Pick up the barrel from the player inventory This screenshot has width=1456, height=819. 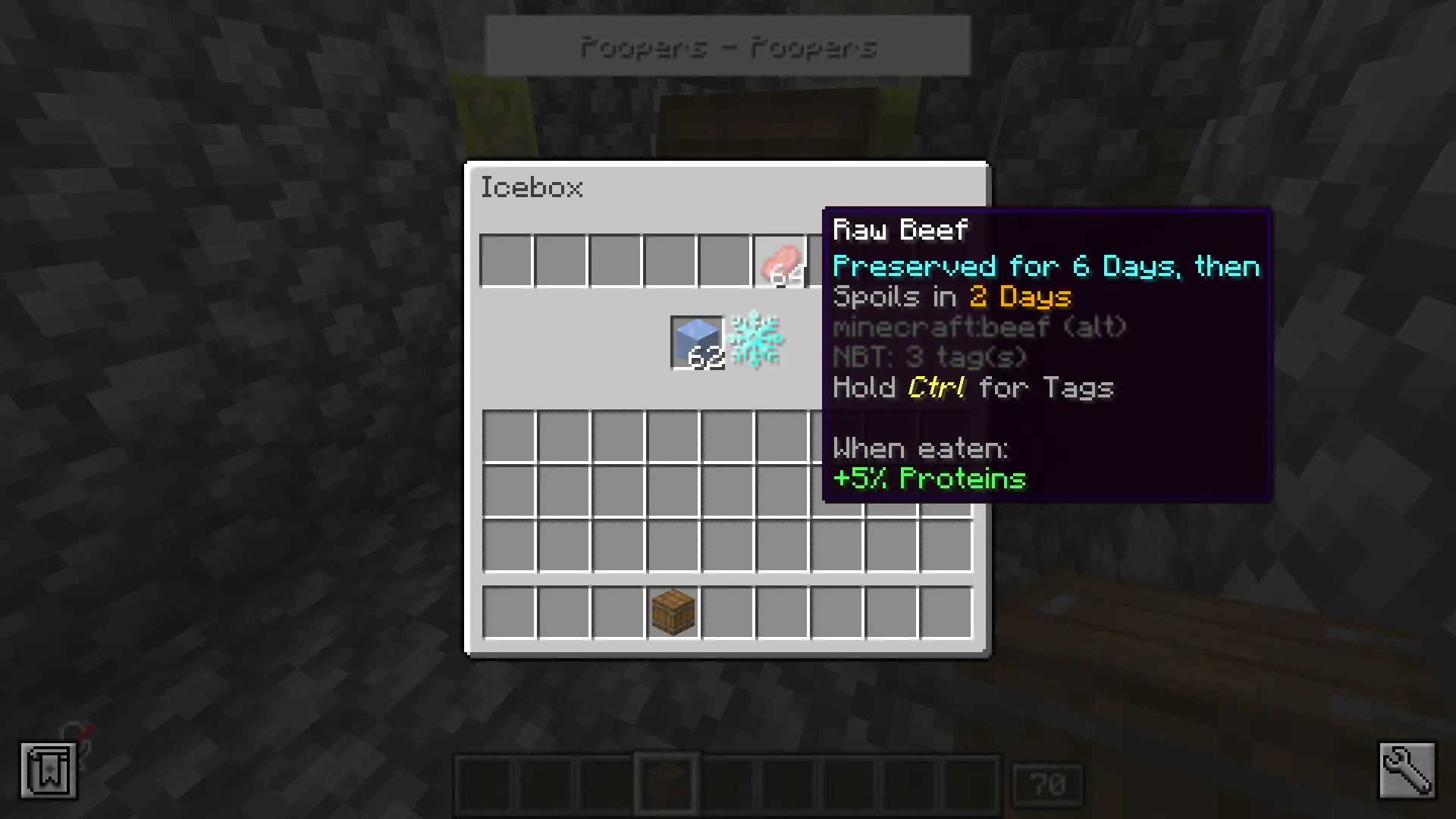[672, 611]
